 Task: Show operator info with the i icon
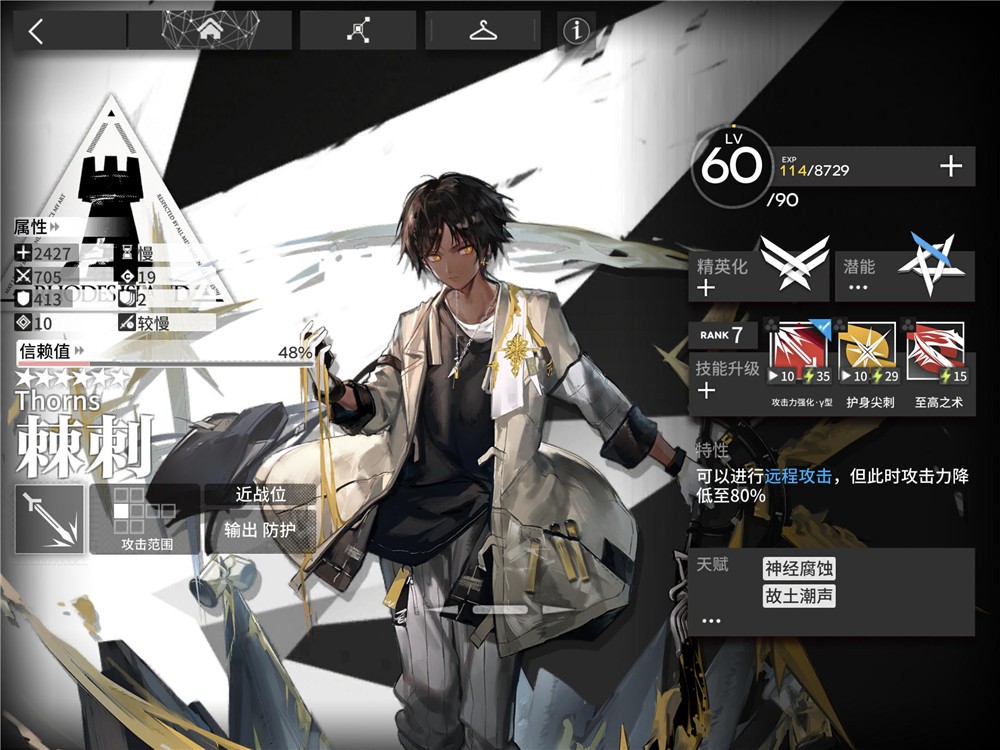[x=576, y=31]
